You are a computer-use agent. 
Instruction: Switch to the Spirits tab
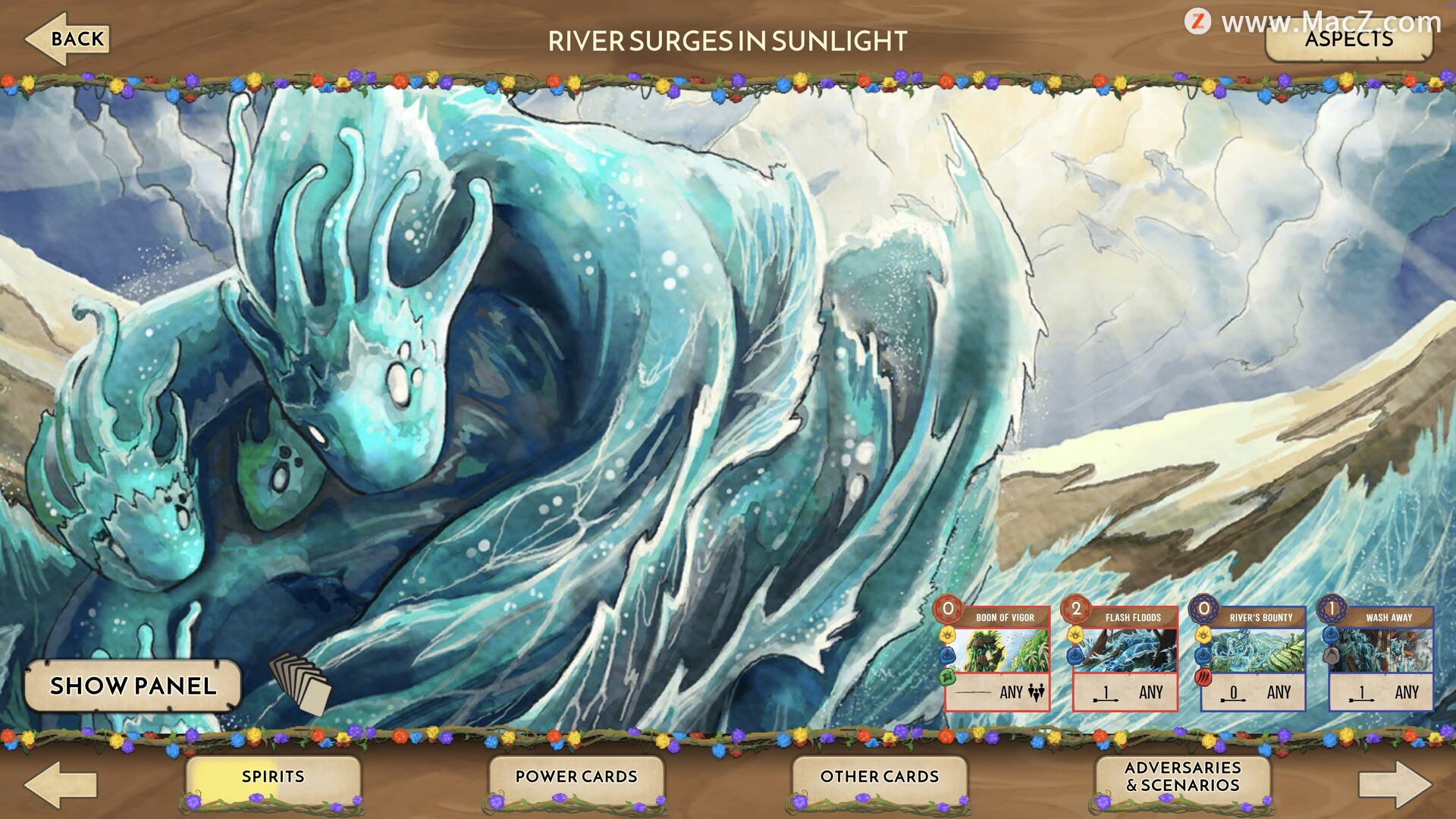pyautogui.click(x=273, y=777)
